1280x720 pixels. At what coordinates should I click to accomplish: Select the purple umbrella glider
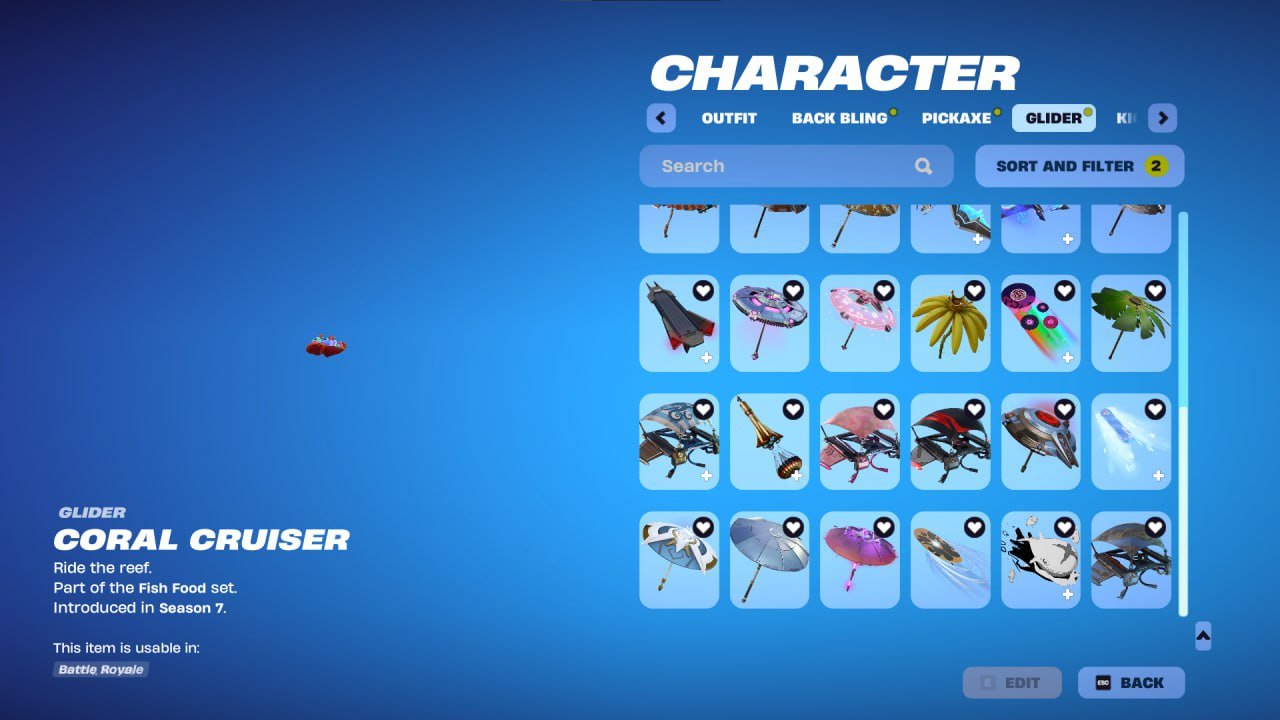[859, 560]
